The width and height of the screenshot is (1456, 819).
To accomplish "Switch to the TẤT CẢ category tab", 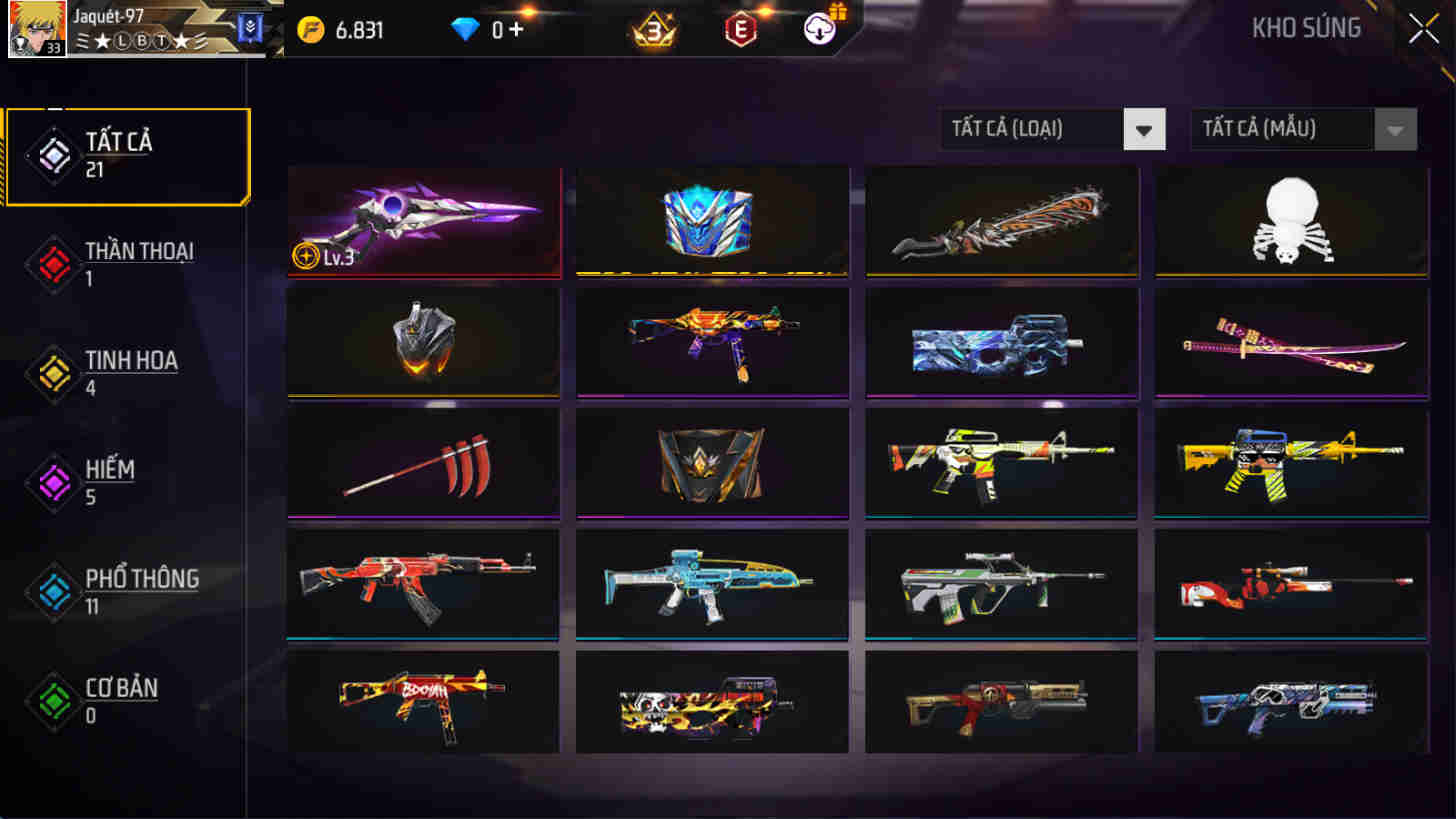I will 126,153.
